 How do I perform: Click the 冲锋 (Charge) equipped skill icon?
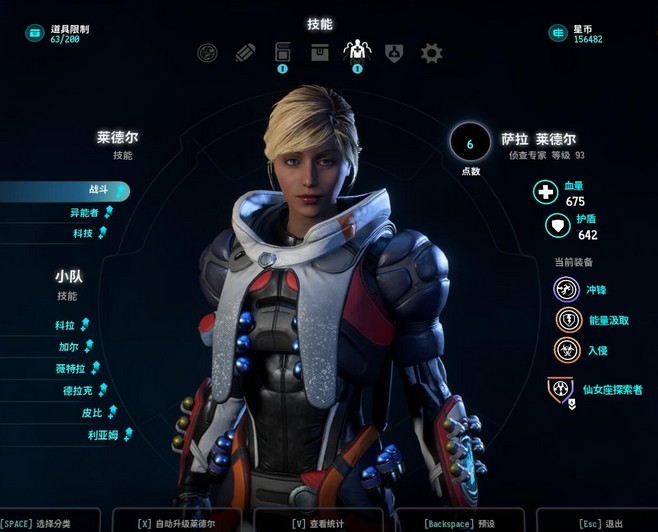click(x=567, y=289)
